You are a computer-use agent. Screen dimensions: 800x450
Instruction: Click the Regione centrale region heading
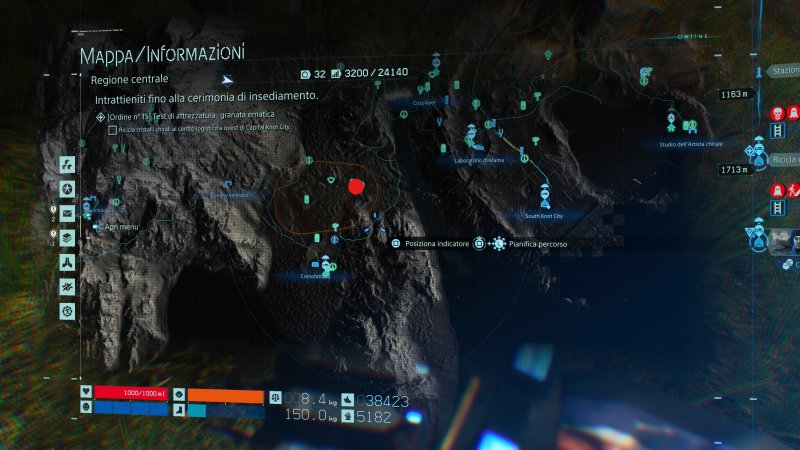tap(130, 78)
